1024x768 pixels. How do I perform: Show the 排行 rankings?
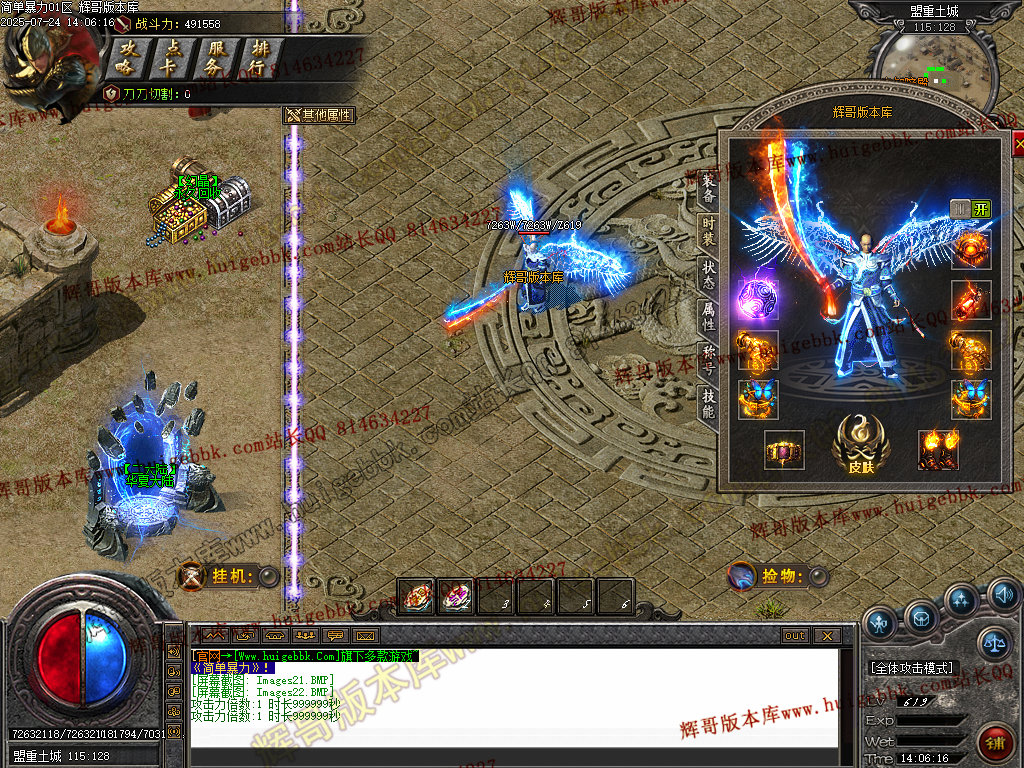point(260,57)
